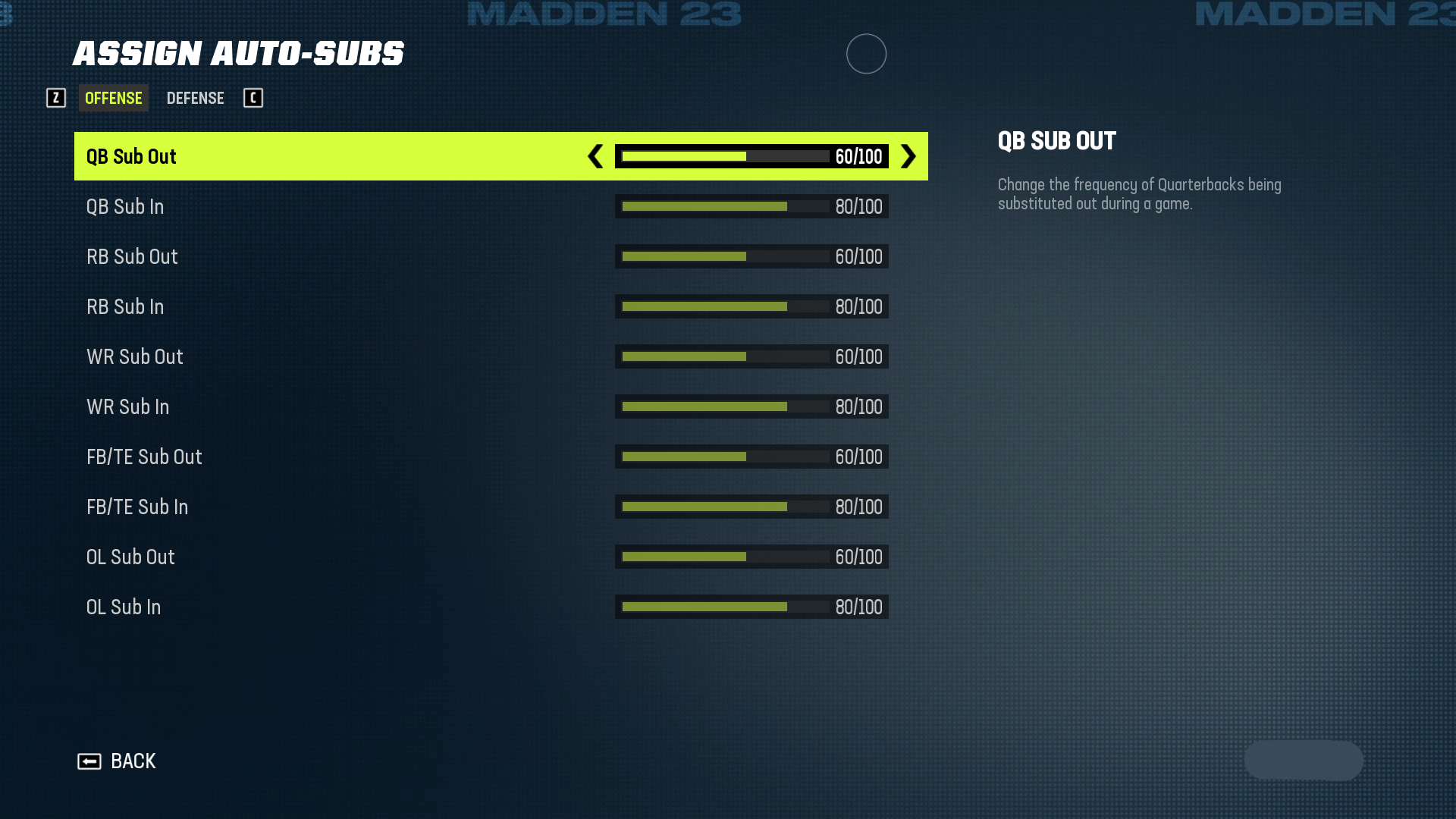Switch to the DEFENSE tab
This screenshot has width=1456, height=819.
[195, 98]
